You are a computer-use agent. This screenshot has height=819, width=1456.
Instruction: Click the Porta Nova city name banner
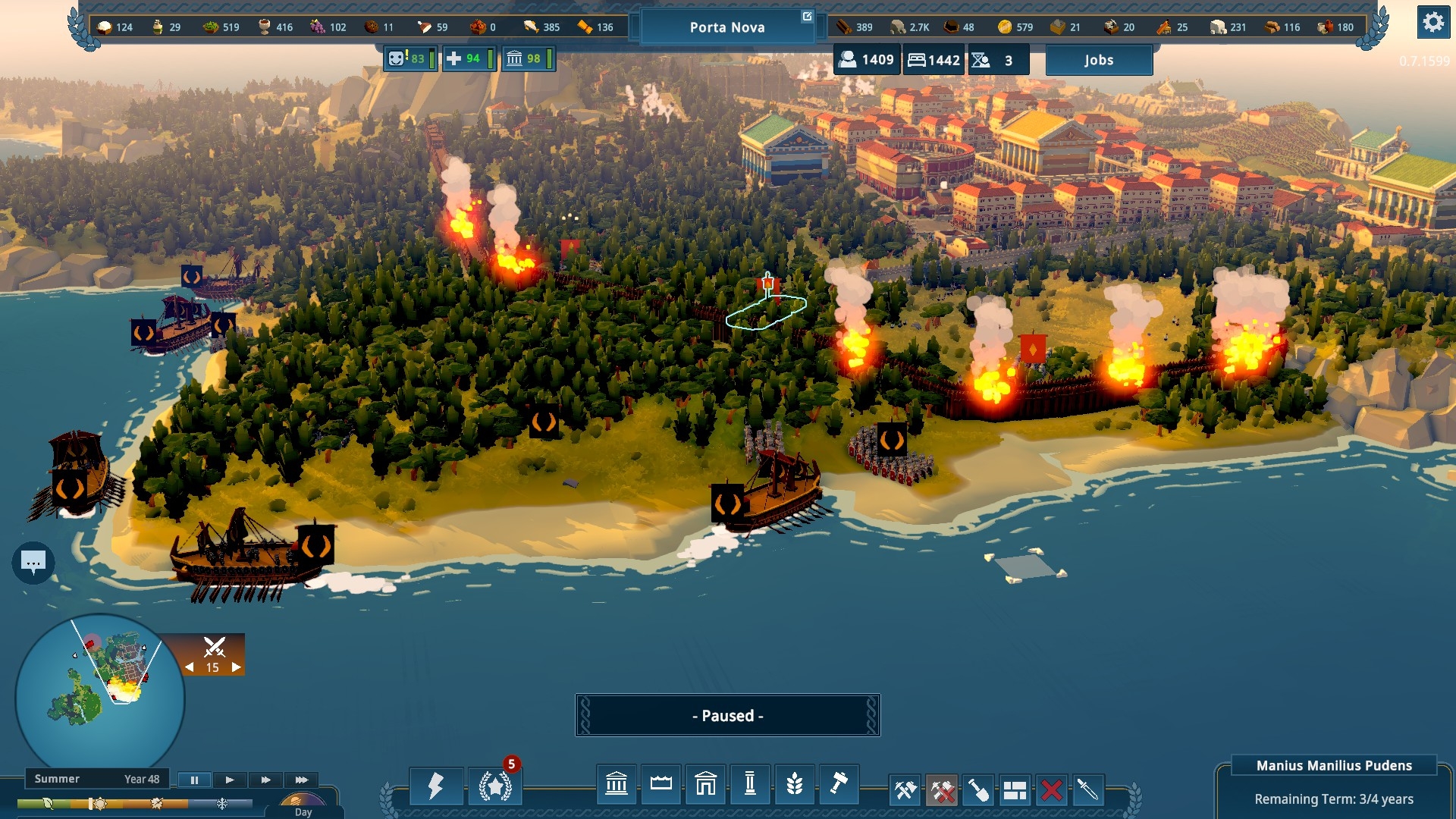click(x=726, y=27)
